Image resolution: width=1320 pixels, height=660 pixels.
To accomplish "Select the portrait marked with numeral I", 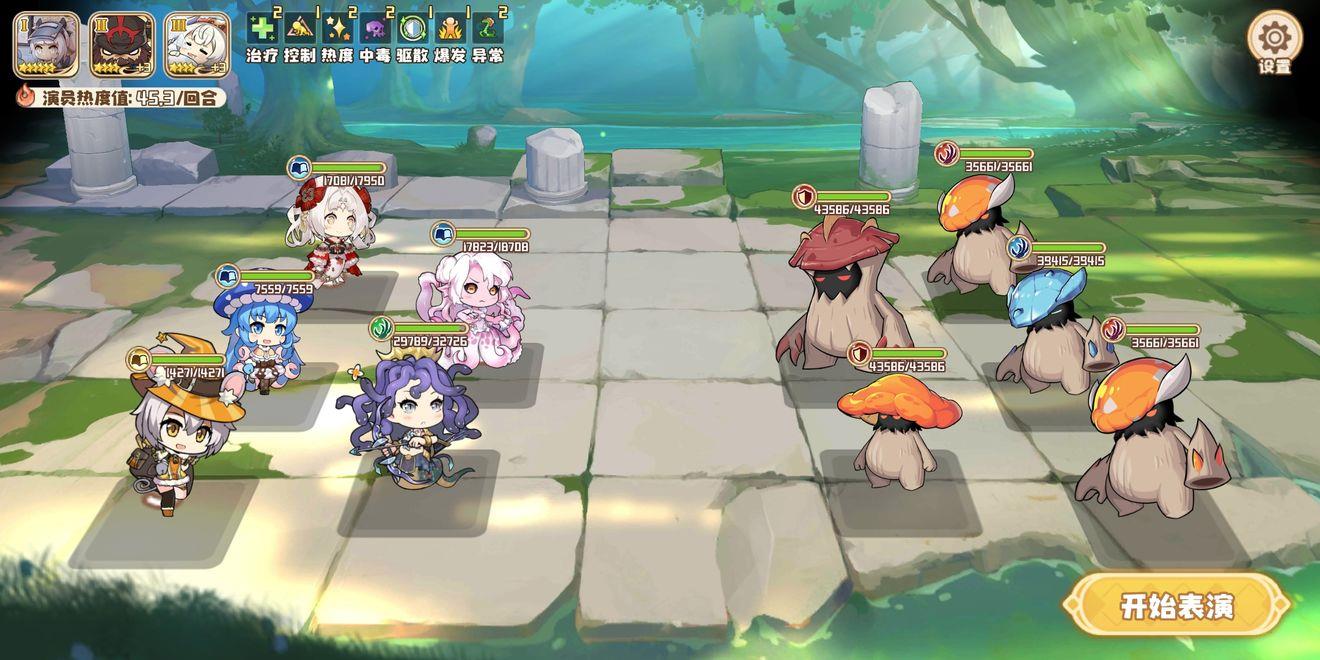I will (46, 45).
